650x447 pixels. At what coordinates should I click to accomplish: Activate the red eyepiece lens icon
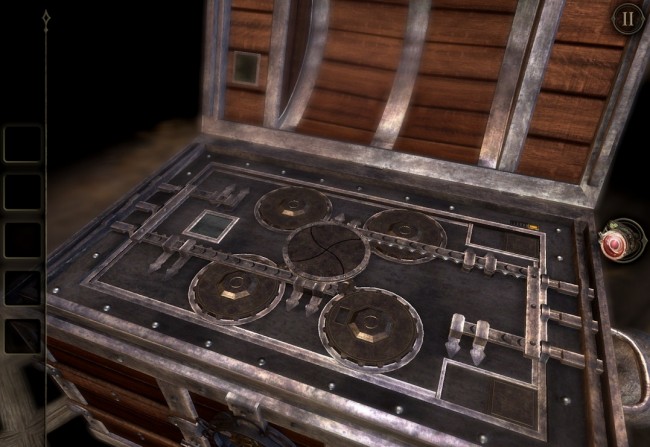pos(616,240)
